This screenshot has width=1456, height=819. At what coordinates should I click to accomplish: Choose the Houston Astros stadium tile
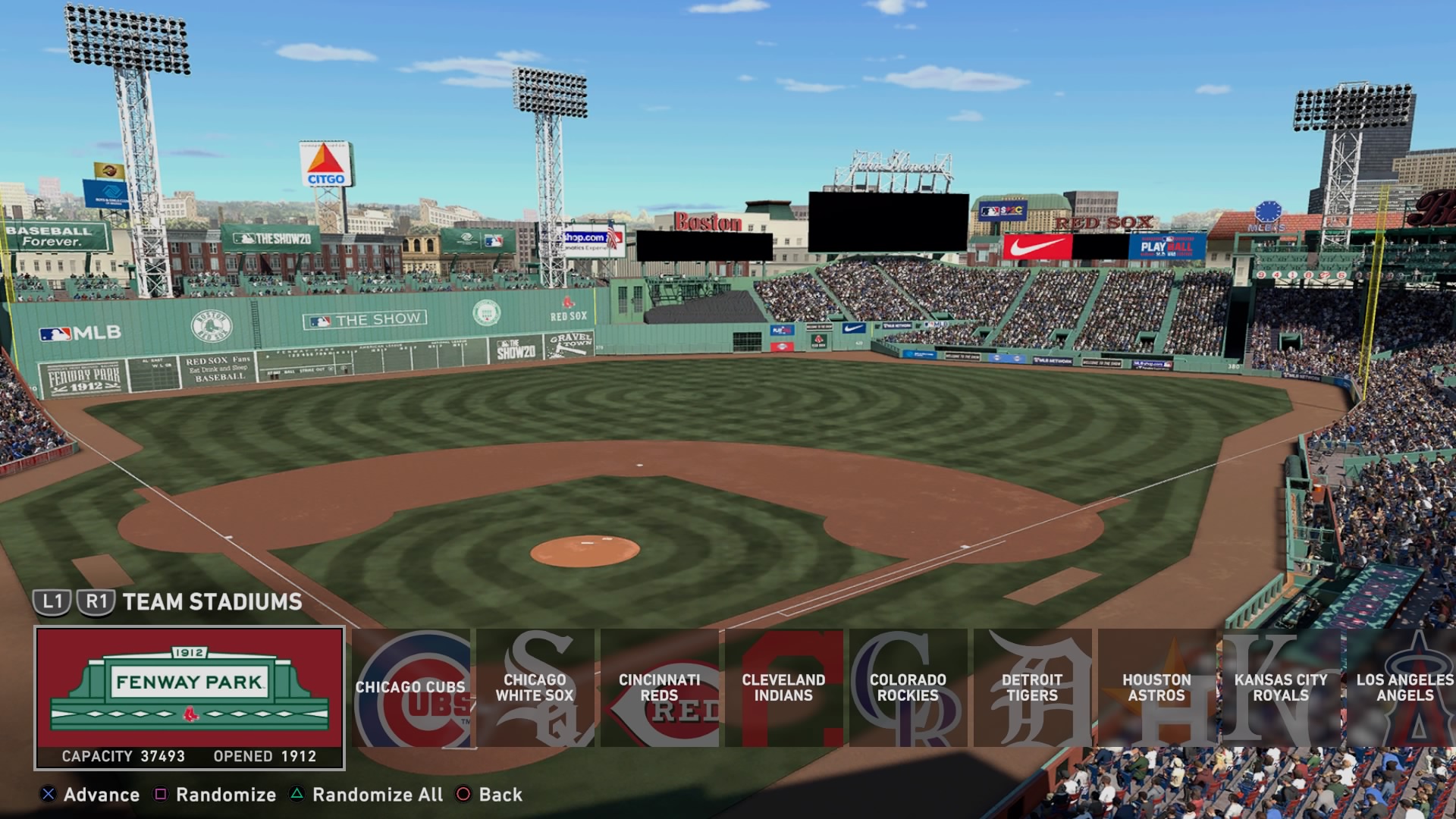click(x=1157, y=688)
